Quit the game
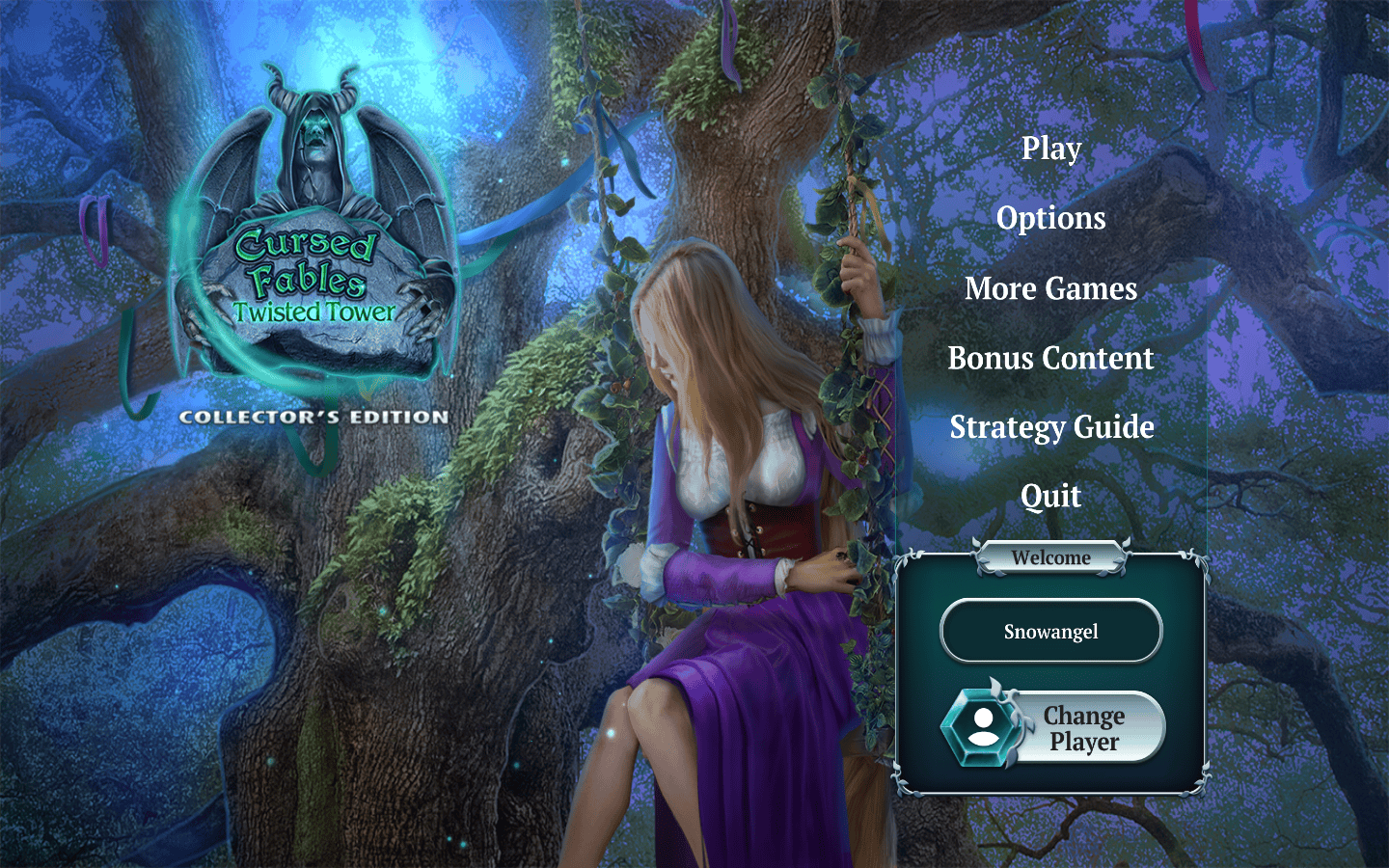The image size is (1389, 868). (1051, 497)
